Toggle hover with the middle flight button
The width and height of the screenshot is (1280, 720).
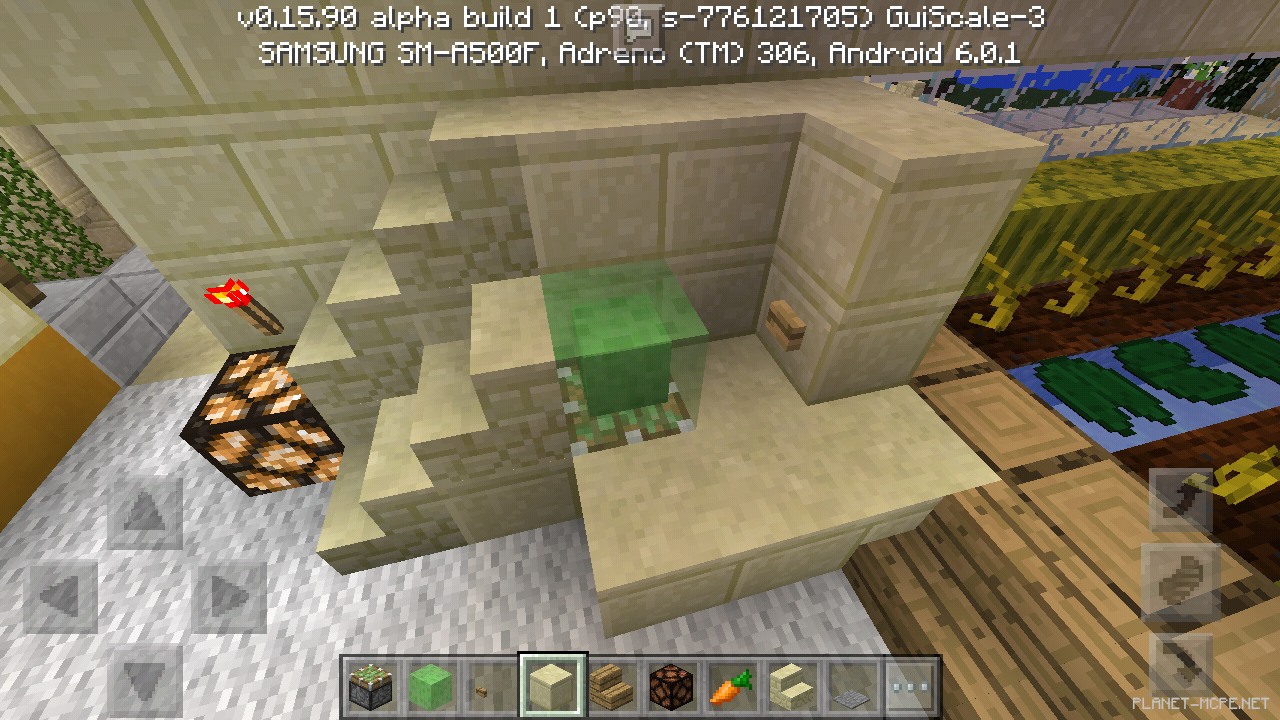click(1183, 573)
